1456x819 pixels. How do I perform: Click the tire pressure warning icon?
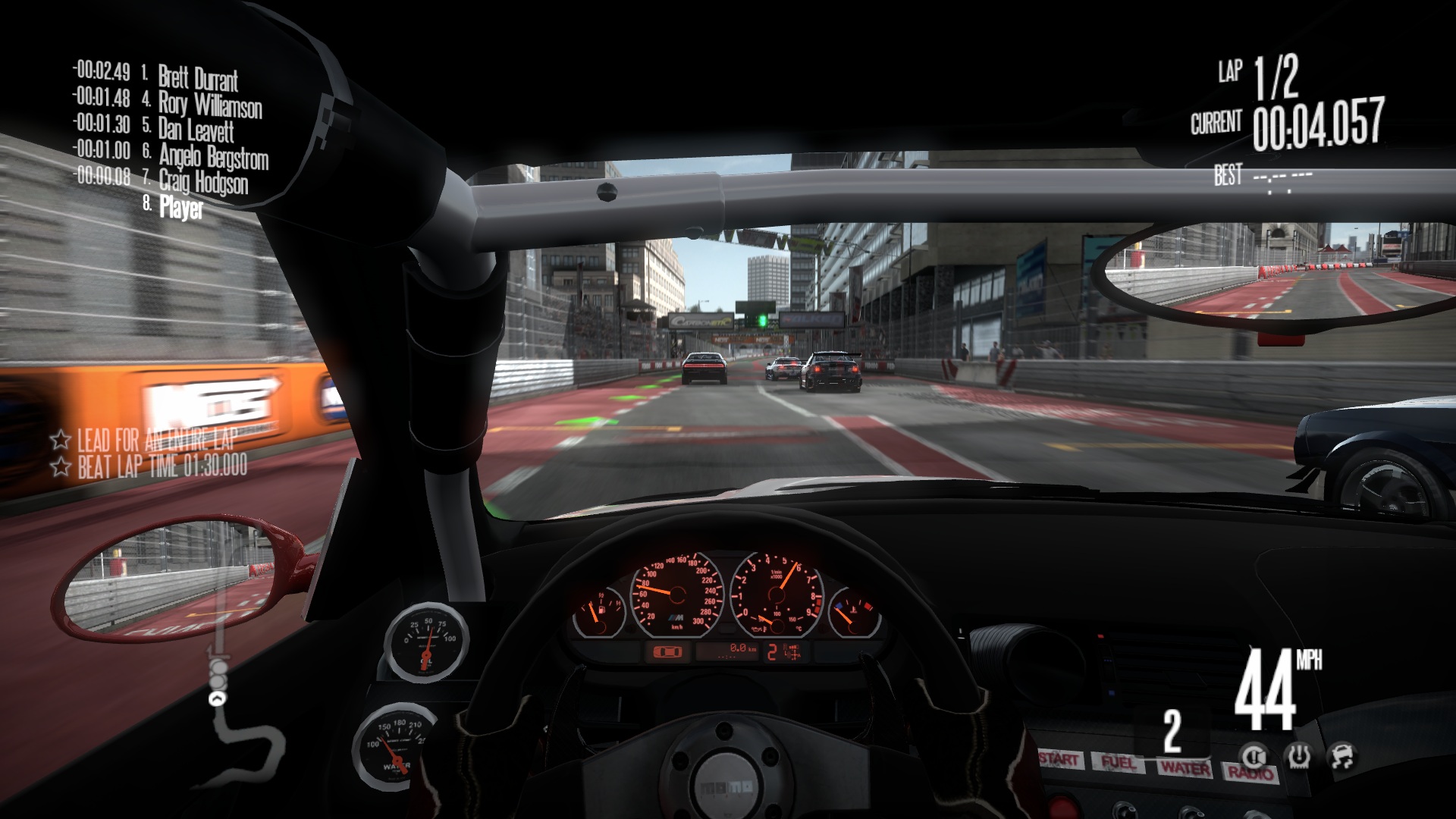click(1299, 755)
